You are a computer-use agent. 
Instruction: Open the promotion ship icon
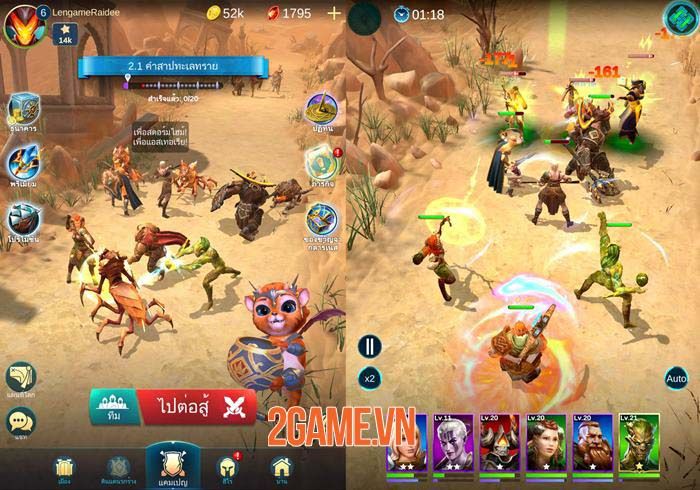[x=25, y=219]
